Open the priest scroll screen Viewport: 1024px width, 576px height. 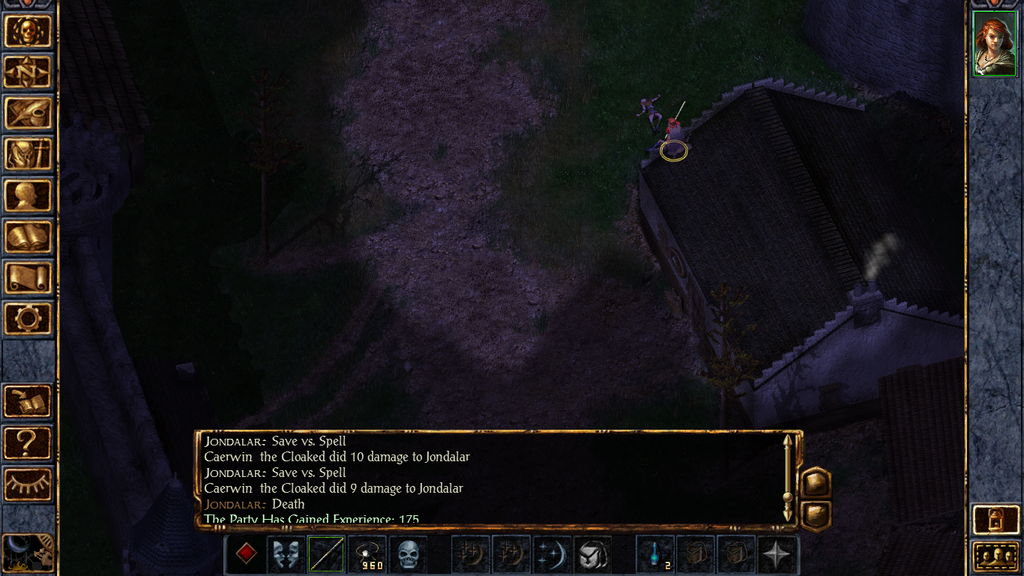coord(27,277)
